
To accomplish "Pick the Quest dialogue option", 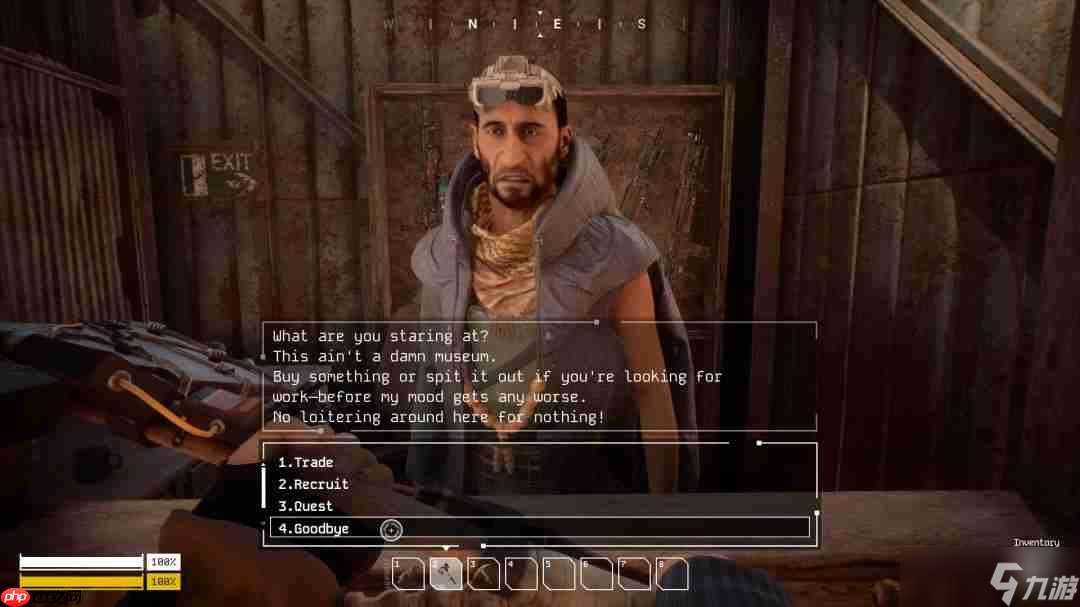I will pyautogui.click(x=306, y=506).
